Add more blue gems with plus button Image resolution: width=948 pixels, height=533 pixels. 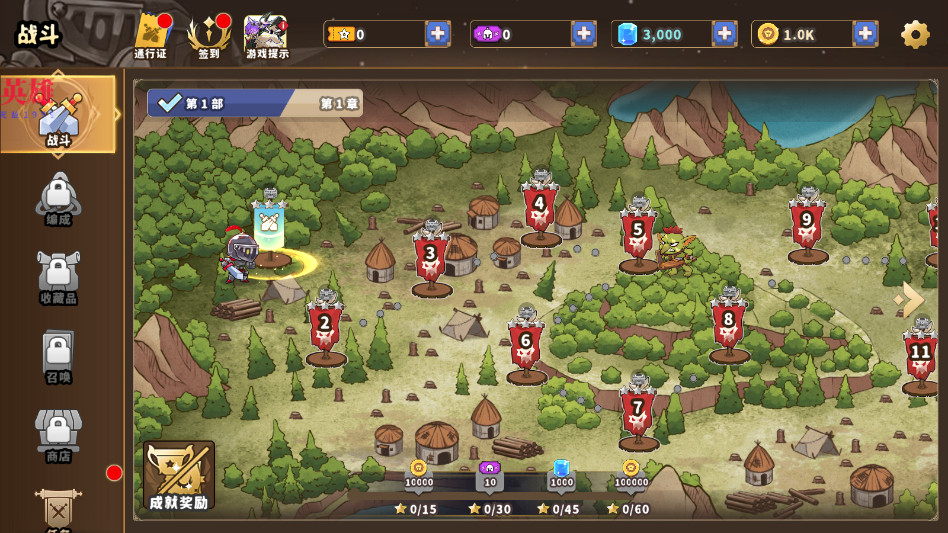(724, 34)
